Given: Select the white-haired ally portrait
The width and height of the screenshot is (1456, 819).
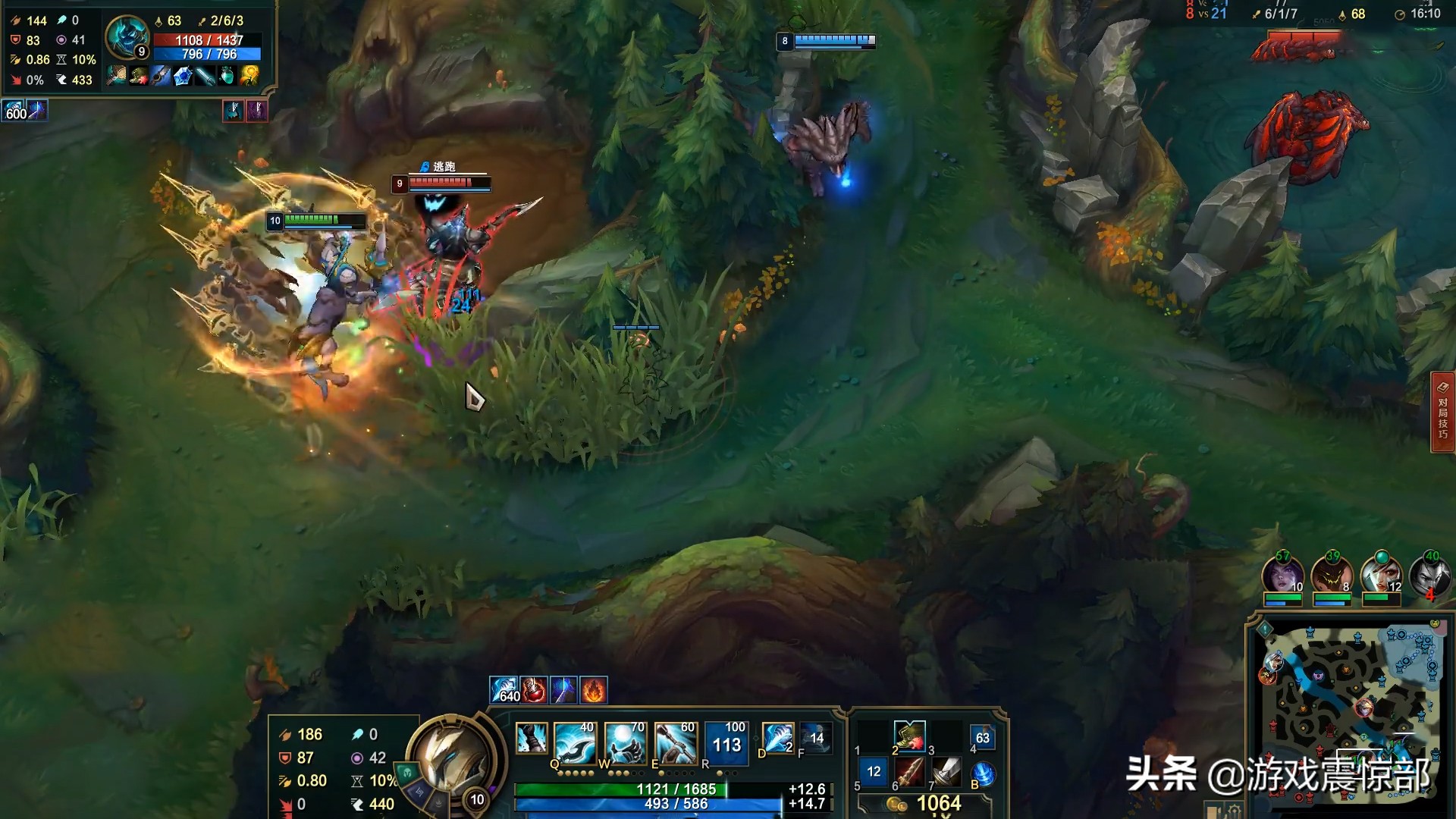Looking at the screenshot, I should [x=1380, y=576].
